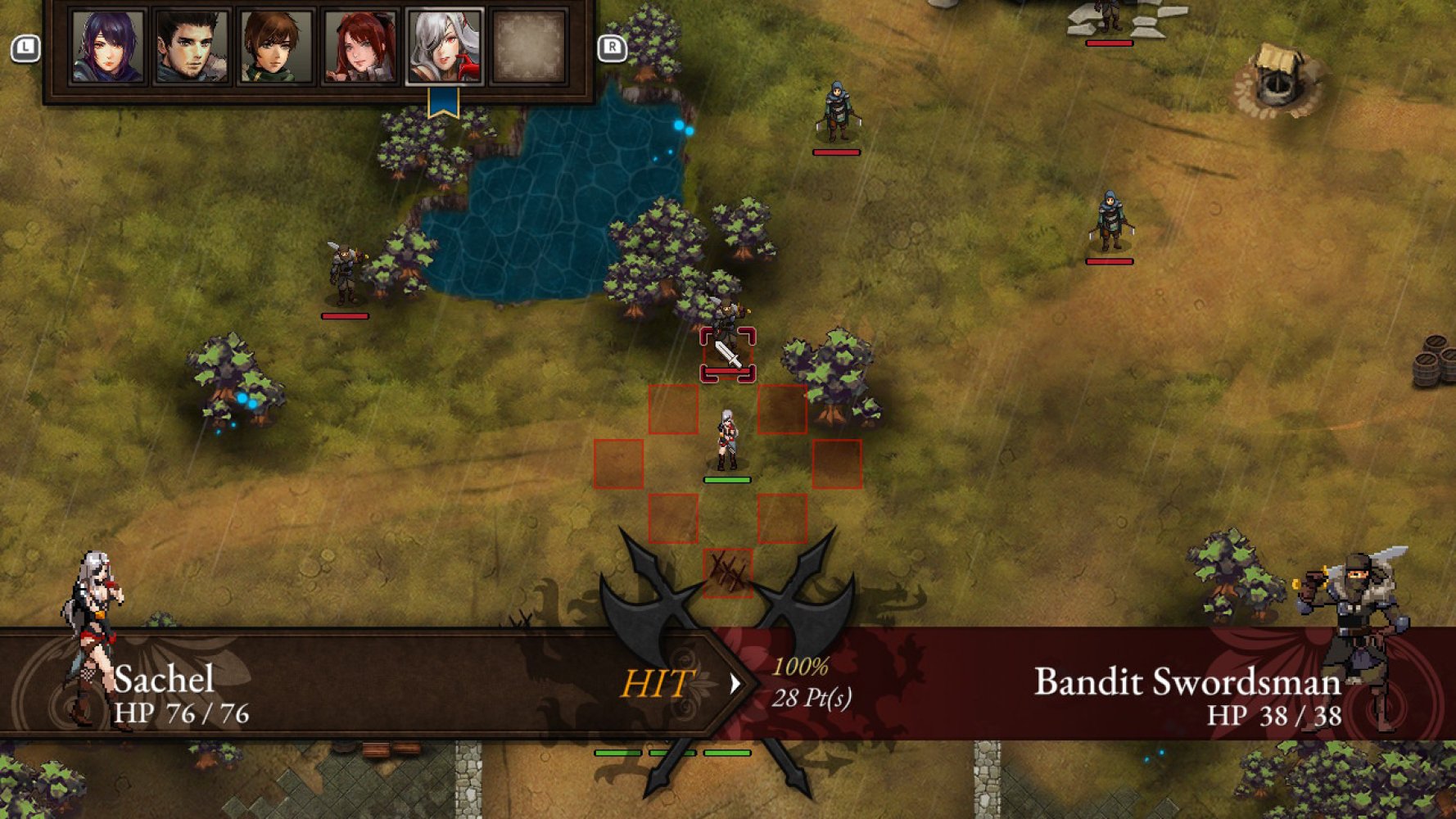Image resolution: width=1456 pixels, height=819 pixels.
Task: Pick the brown-haired boy's party portrait
Action: tap(275, 46)
